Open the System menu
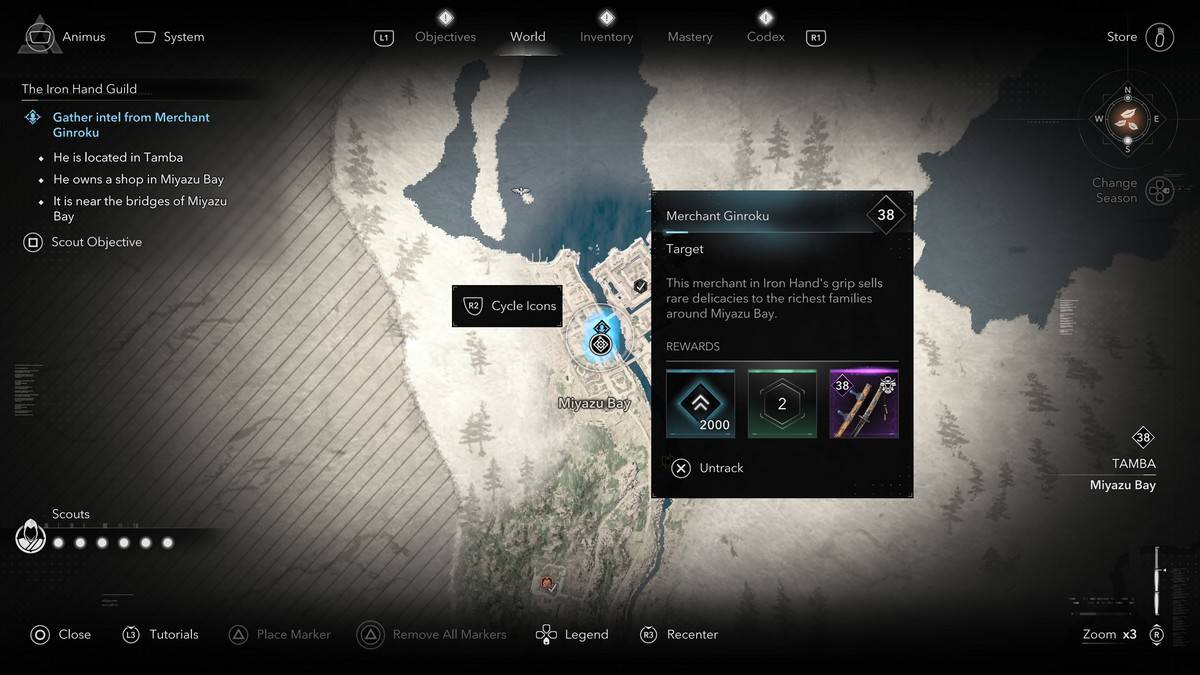Image resolution: width=1200 pixels, height=675 pixels. [x=170, y=37]
